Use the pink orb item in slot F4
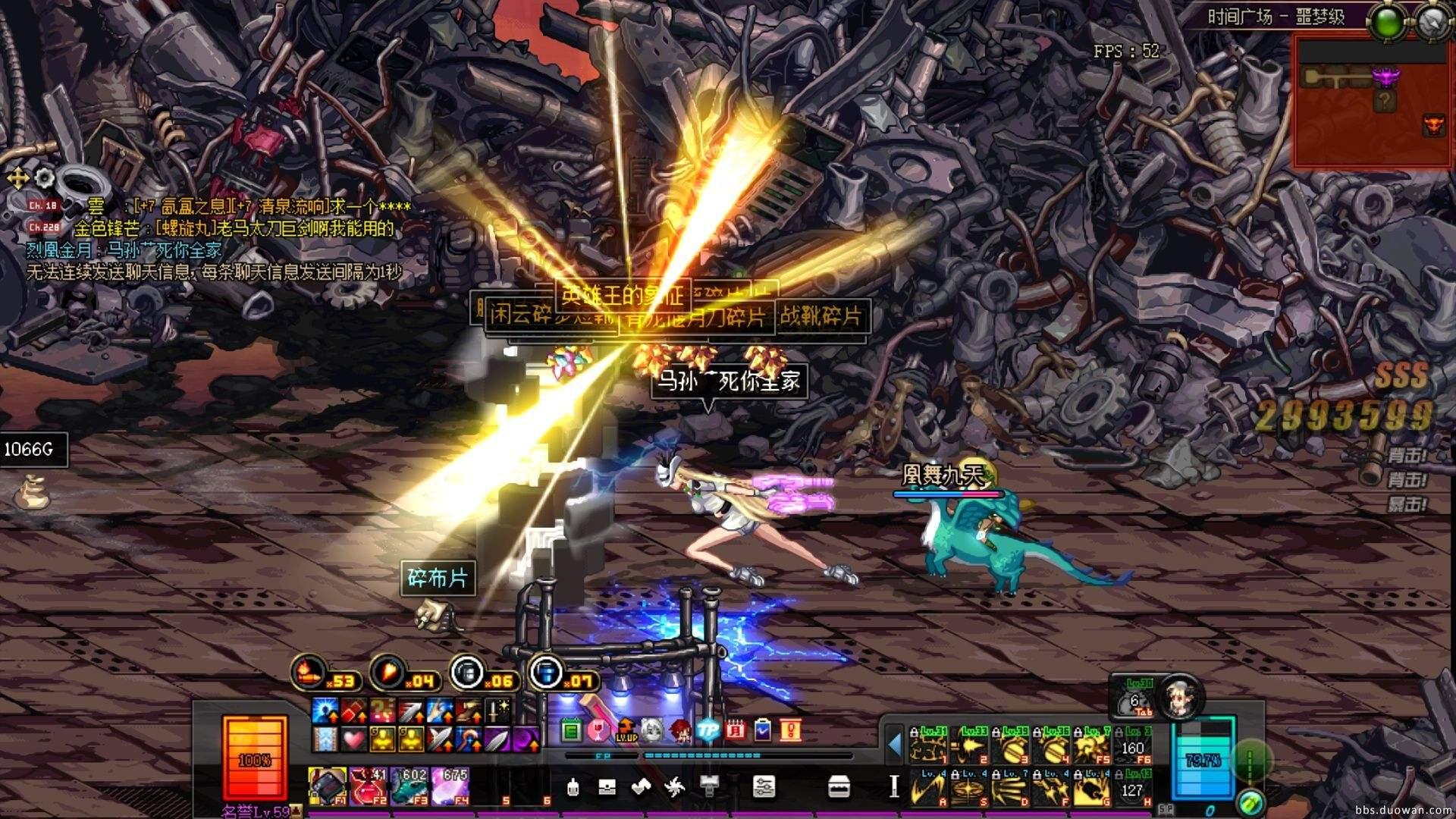This screenshot has height=819, width=1456. [x=450, y=784]
